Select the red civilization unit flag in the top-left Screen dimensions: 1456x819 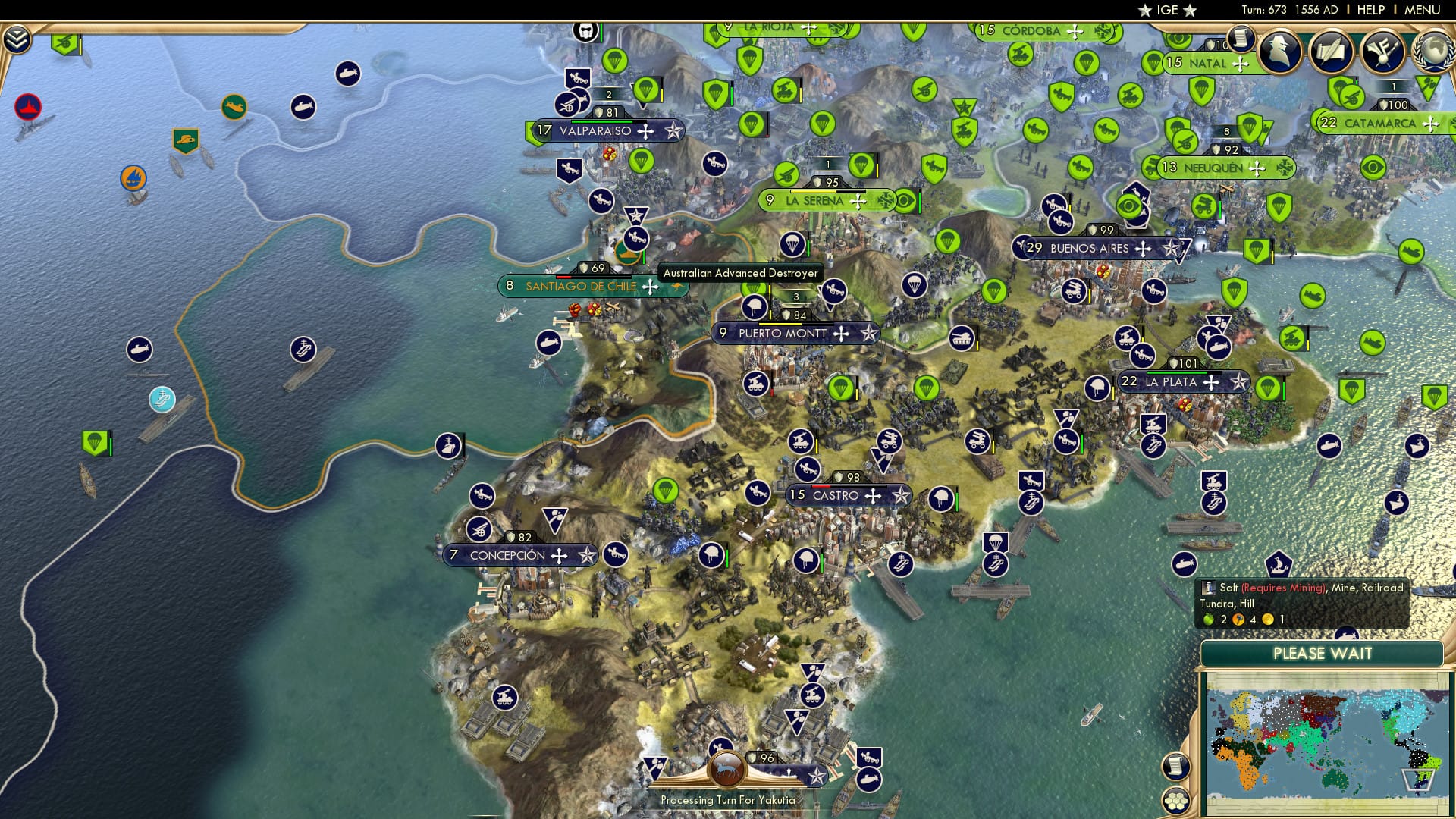coord(27,107)
